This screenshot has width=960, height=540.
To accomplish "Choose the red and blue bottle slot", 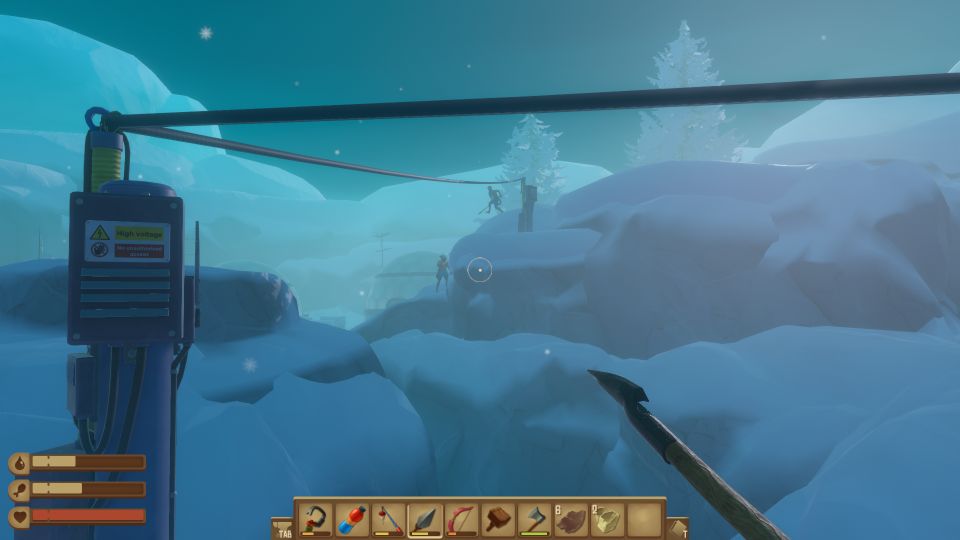I will coord(352,519).
